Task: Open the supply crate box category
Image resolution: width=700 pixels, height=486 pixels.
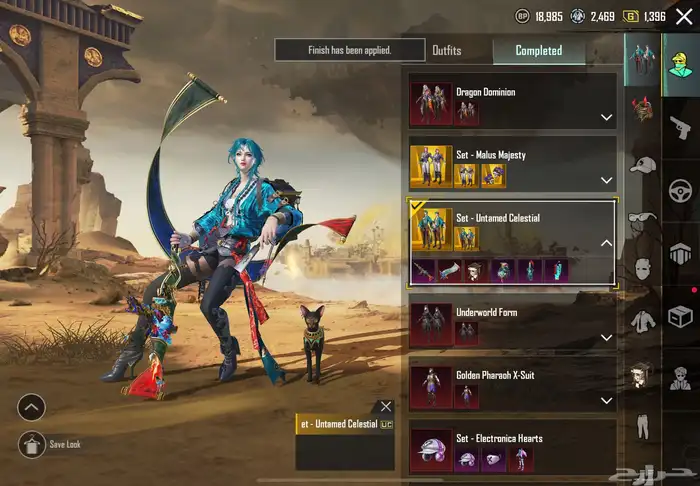Action: (x=681, y=316)
